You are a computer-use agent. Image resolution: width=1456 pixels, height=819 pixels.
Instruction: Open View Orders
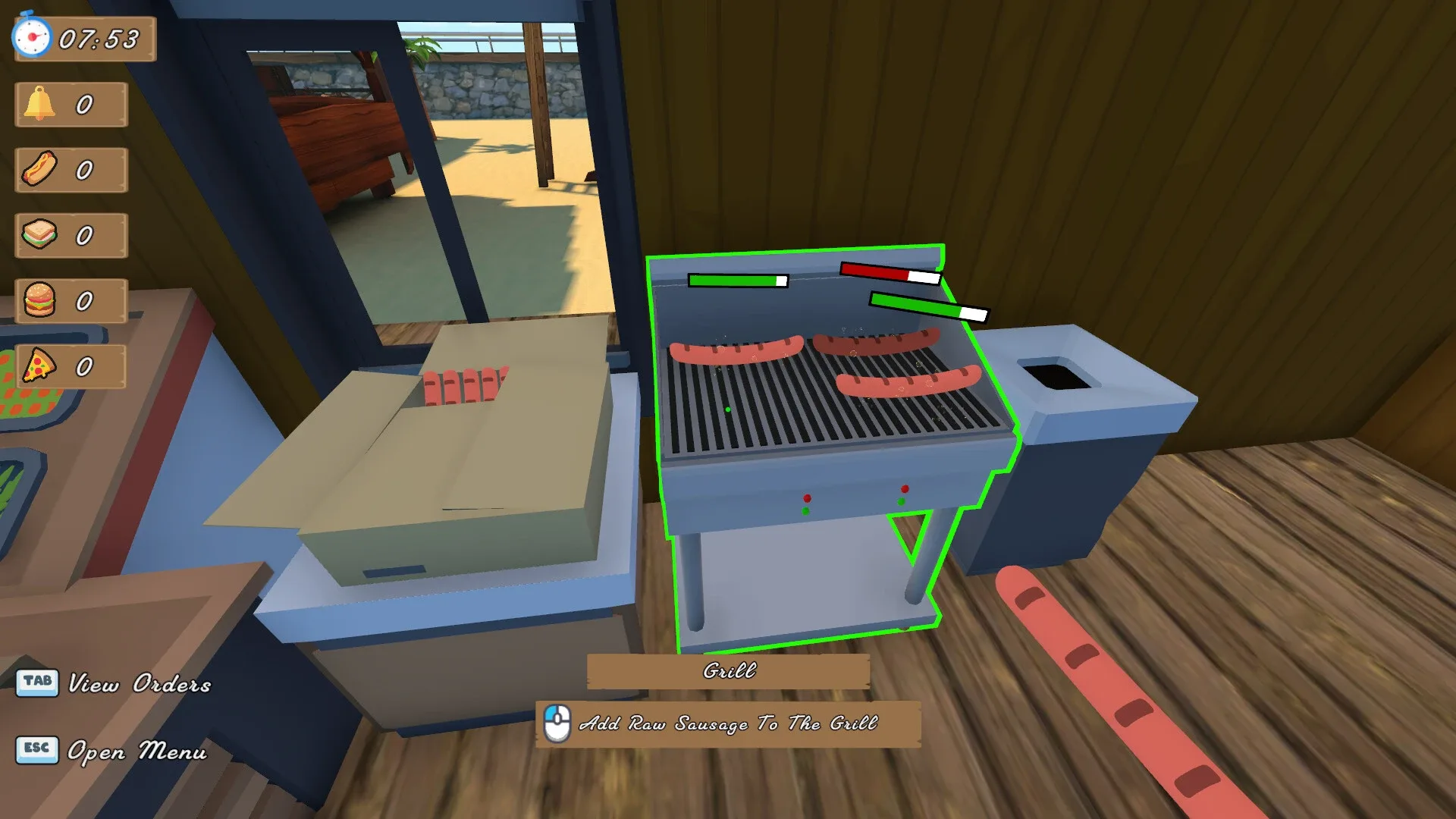point(140,685)
